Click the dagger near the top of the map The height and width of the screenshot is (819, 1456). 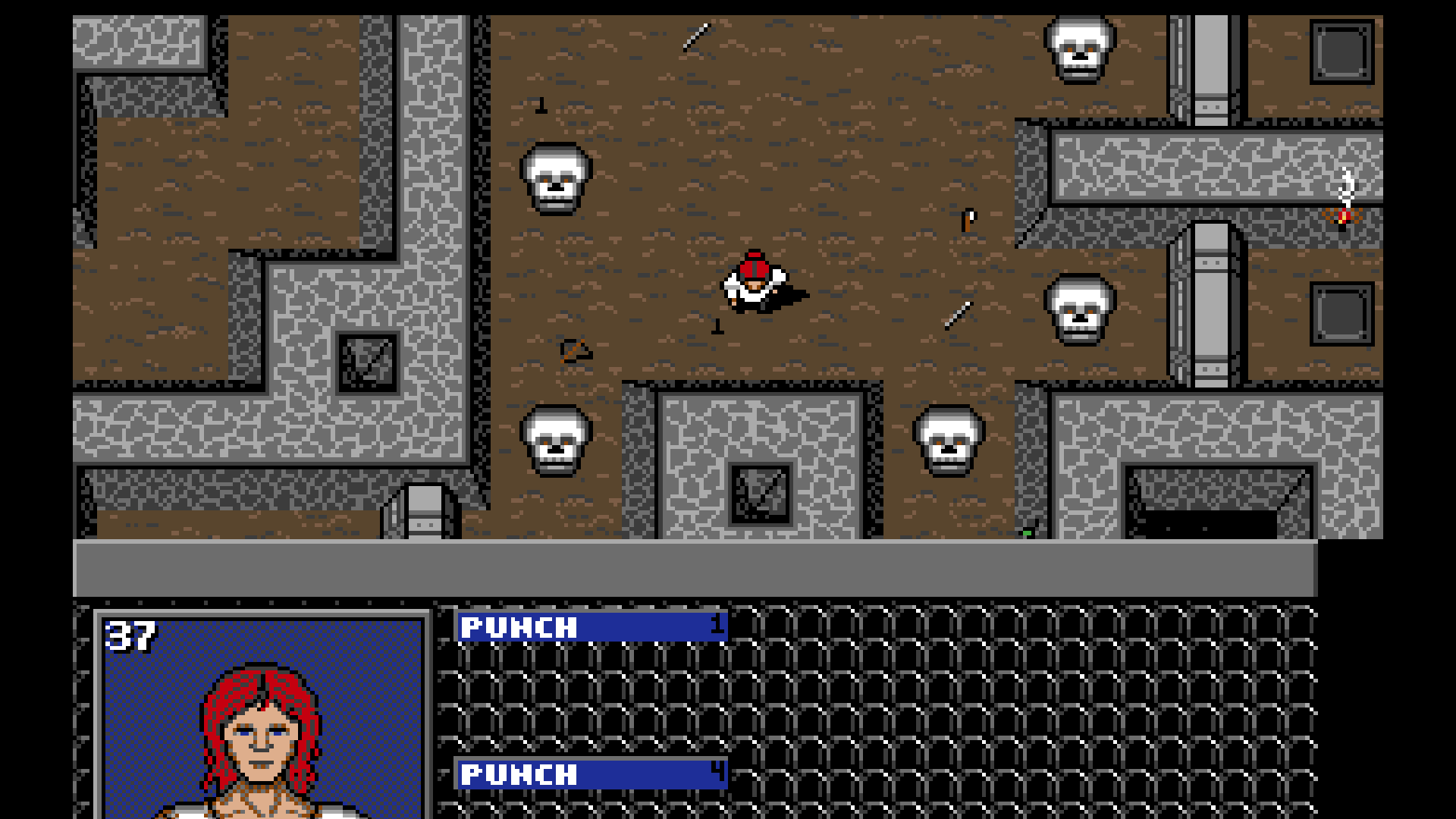point(695,38)
